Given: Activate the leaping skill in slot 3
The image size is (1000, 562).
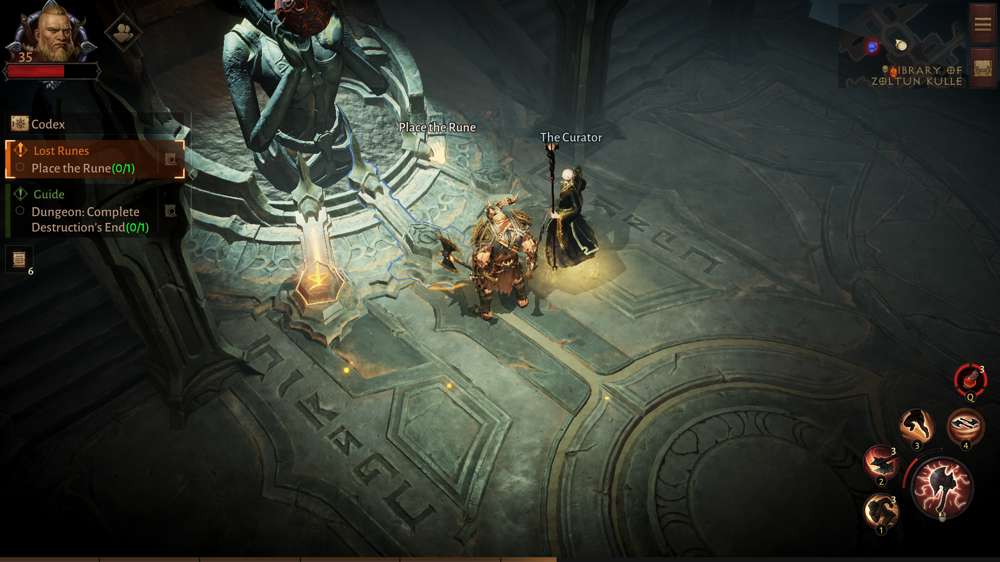Looking at the screenshot, I should pos(915,426).
